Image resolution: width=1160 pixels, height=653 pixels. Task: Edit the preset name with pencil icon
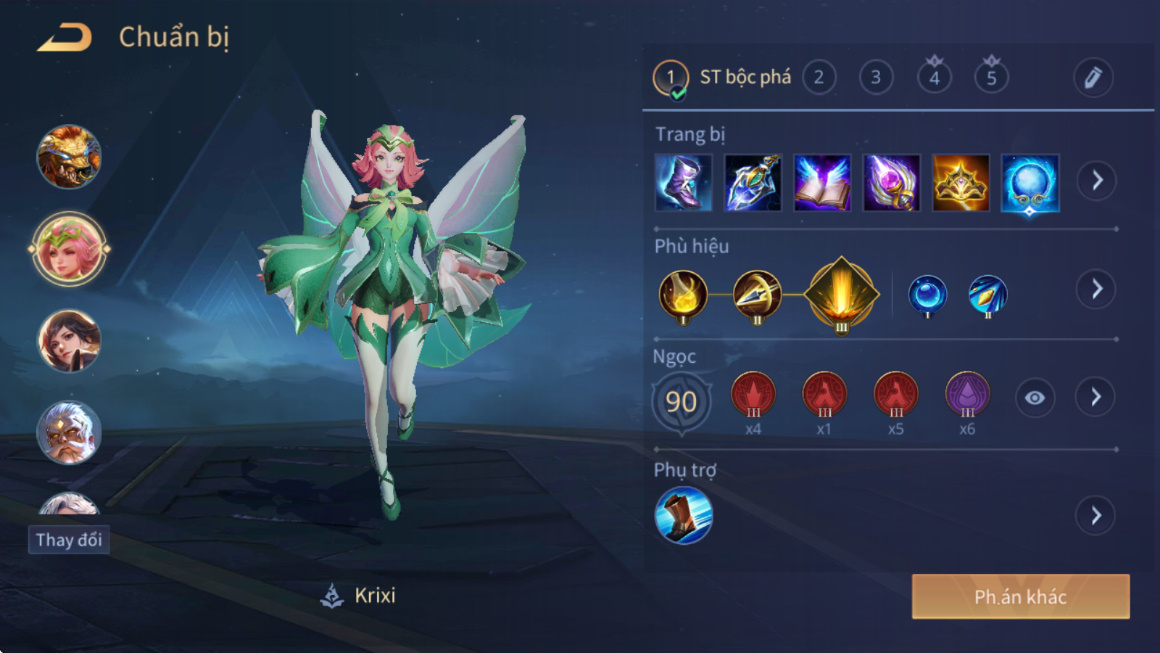click(1093, 78)
